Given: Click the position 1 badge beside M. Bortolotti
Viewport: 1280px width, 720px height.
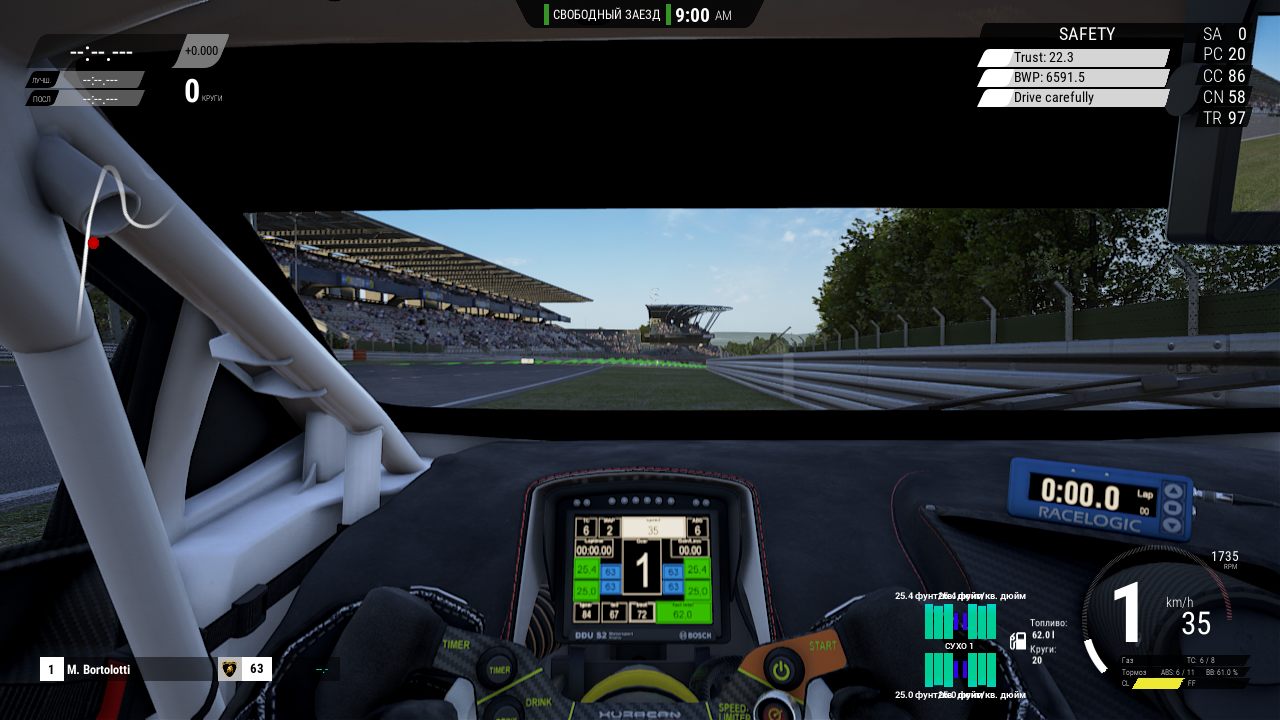Looking at the screenshot, I should (x=50, y=669).
